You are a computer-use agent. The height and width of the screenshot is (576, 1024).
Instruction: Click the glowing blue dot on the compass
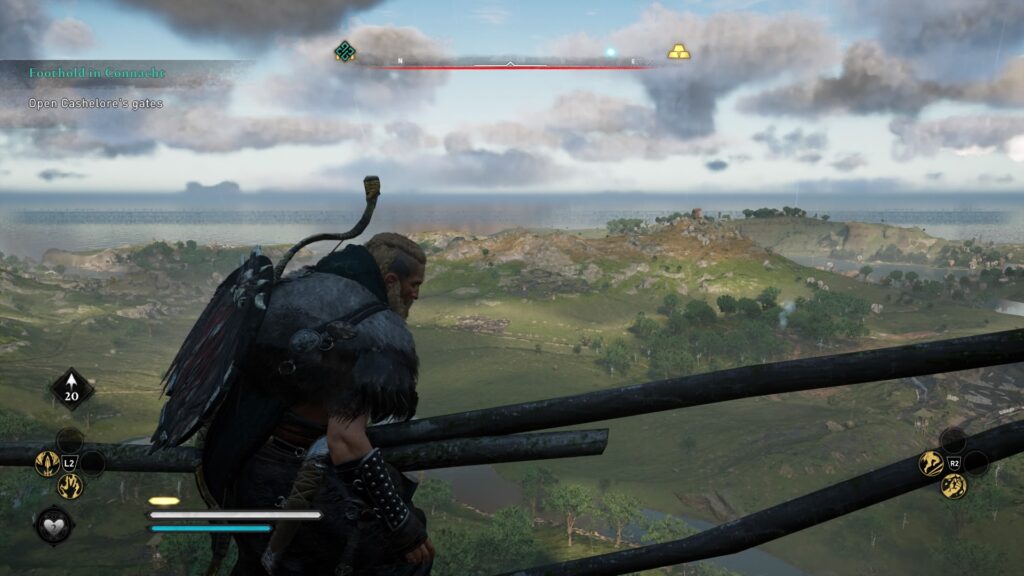609,52
